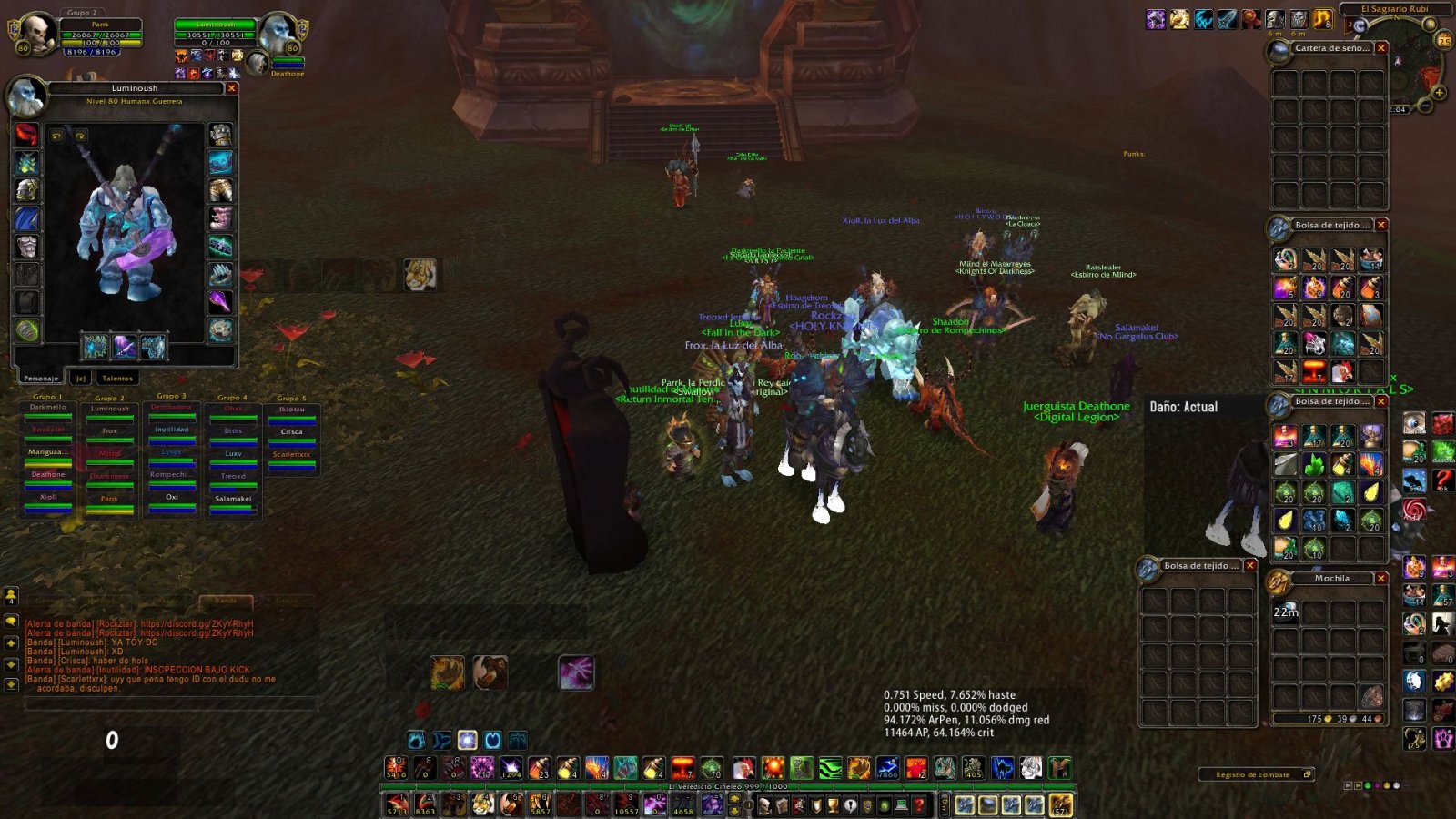
Task: Close the Cartera de seño bag
Action: [1381, 48]
